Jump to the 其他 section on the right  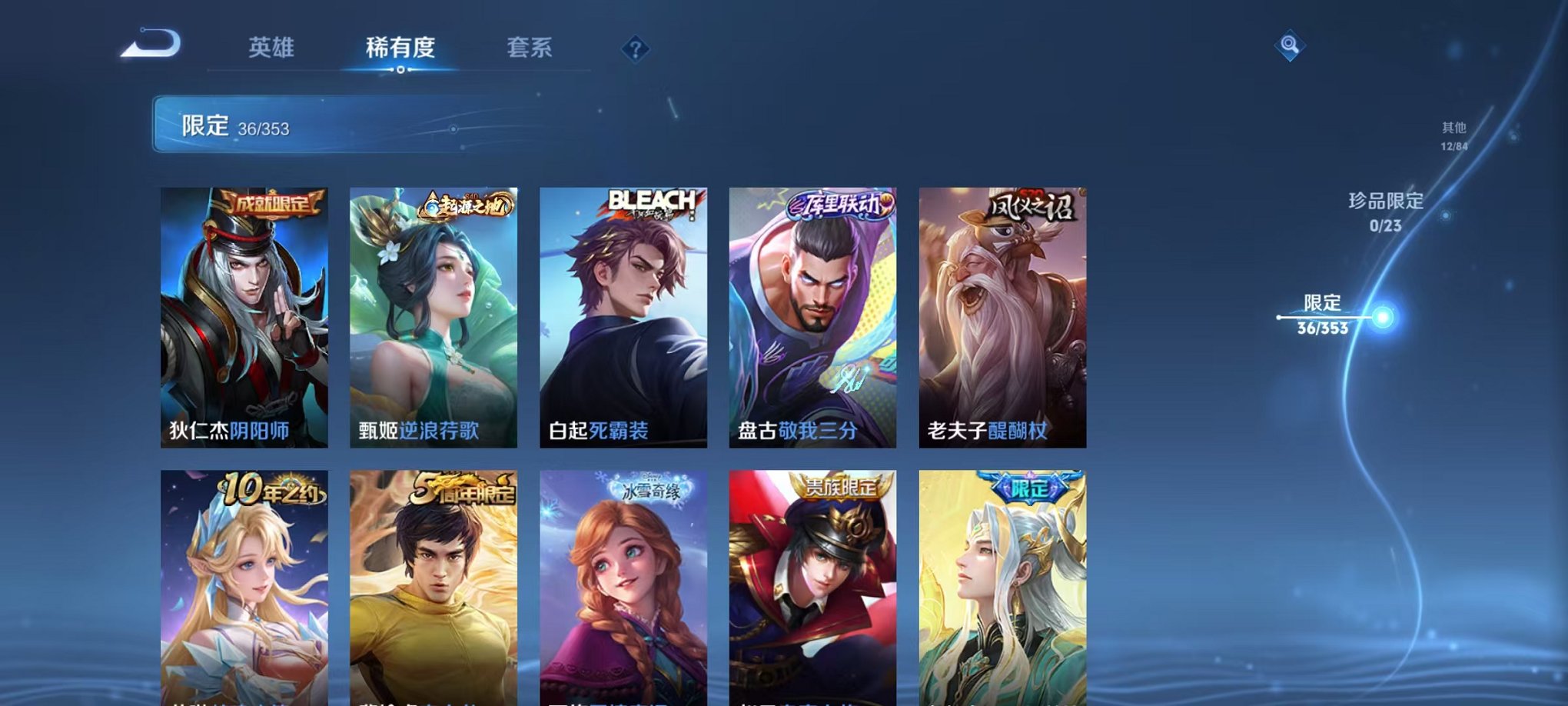[x=1453, y=131]
